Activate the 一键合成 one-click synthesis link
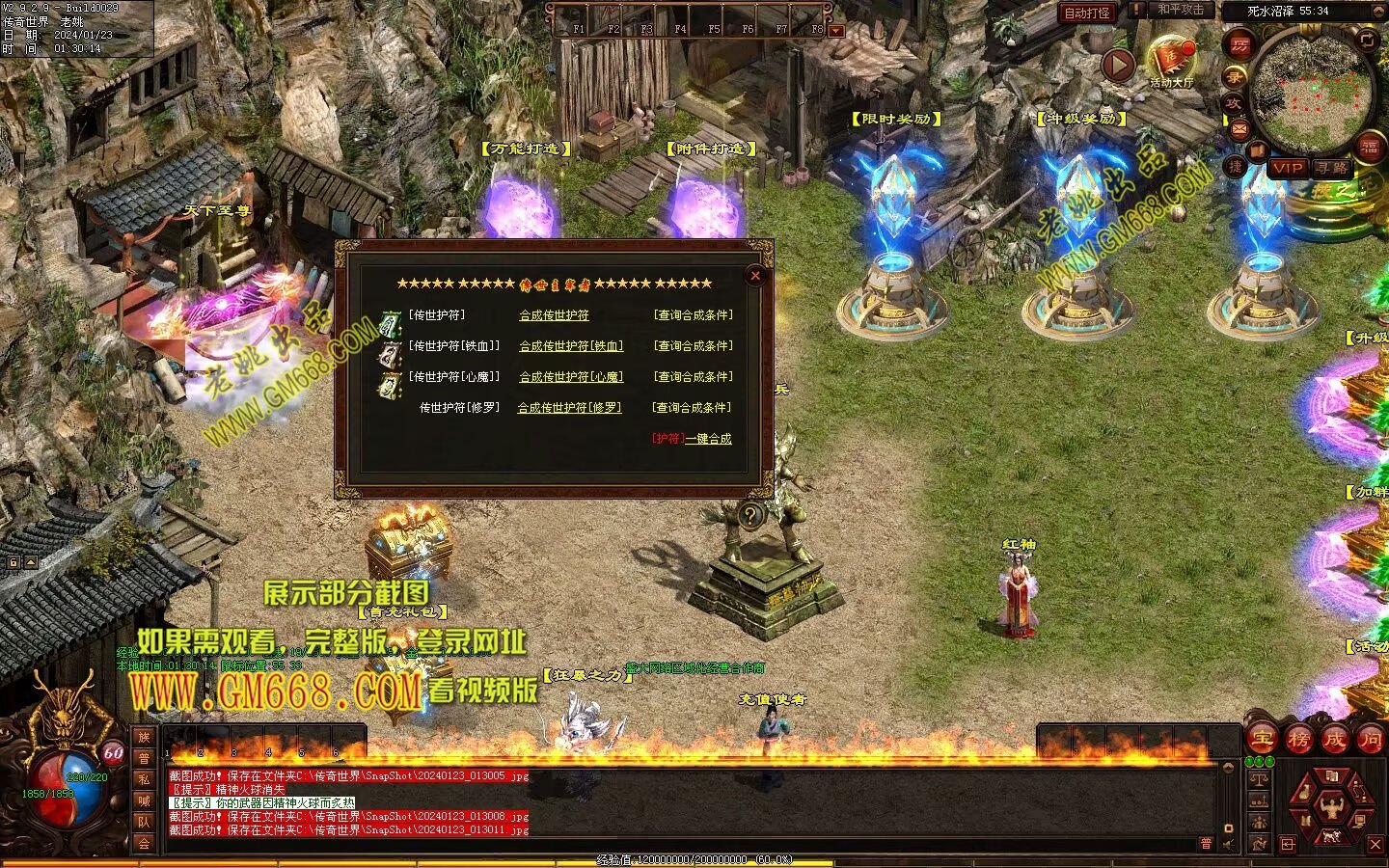Screen dimensions: 1389x868 [708, 439]
